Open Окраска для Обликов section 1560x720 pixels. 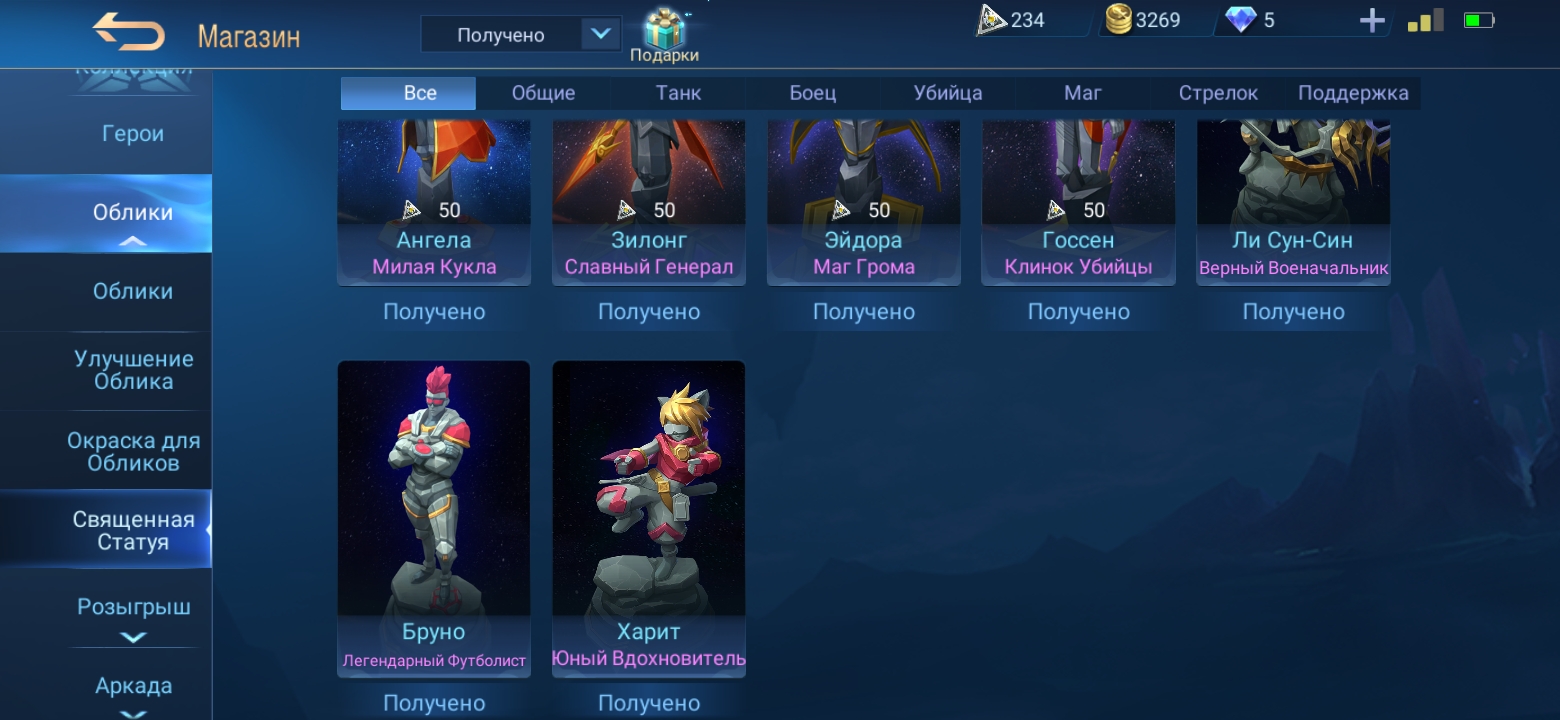tap(133, 452)
